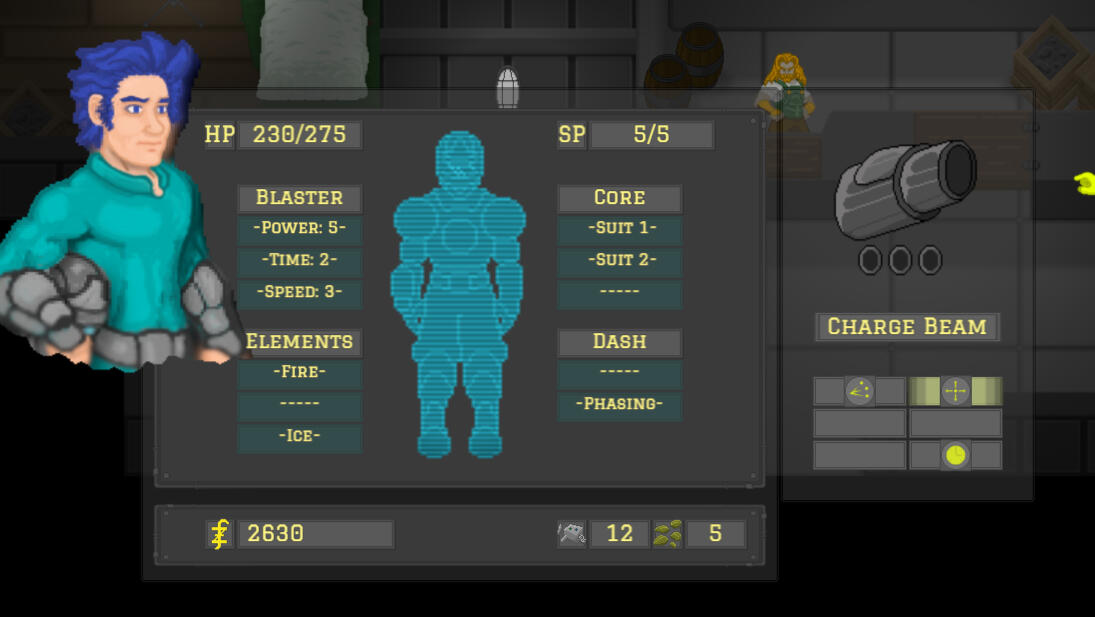Click the blaster cannon weapon image
The height and width of the screenshot is (617, 1095).
tap(905, 190)
